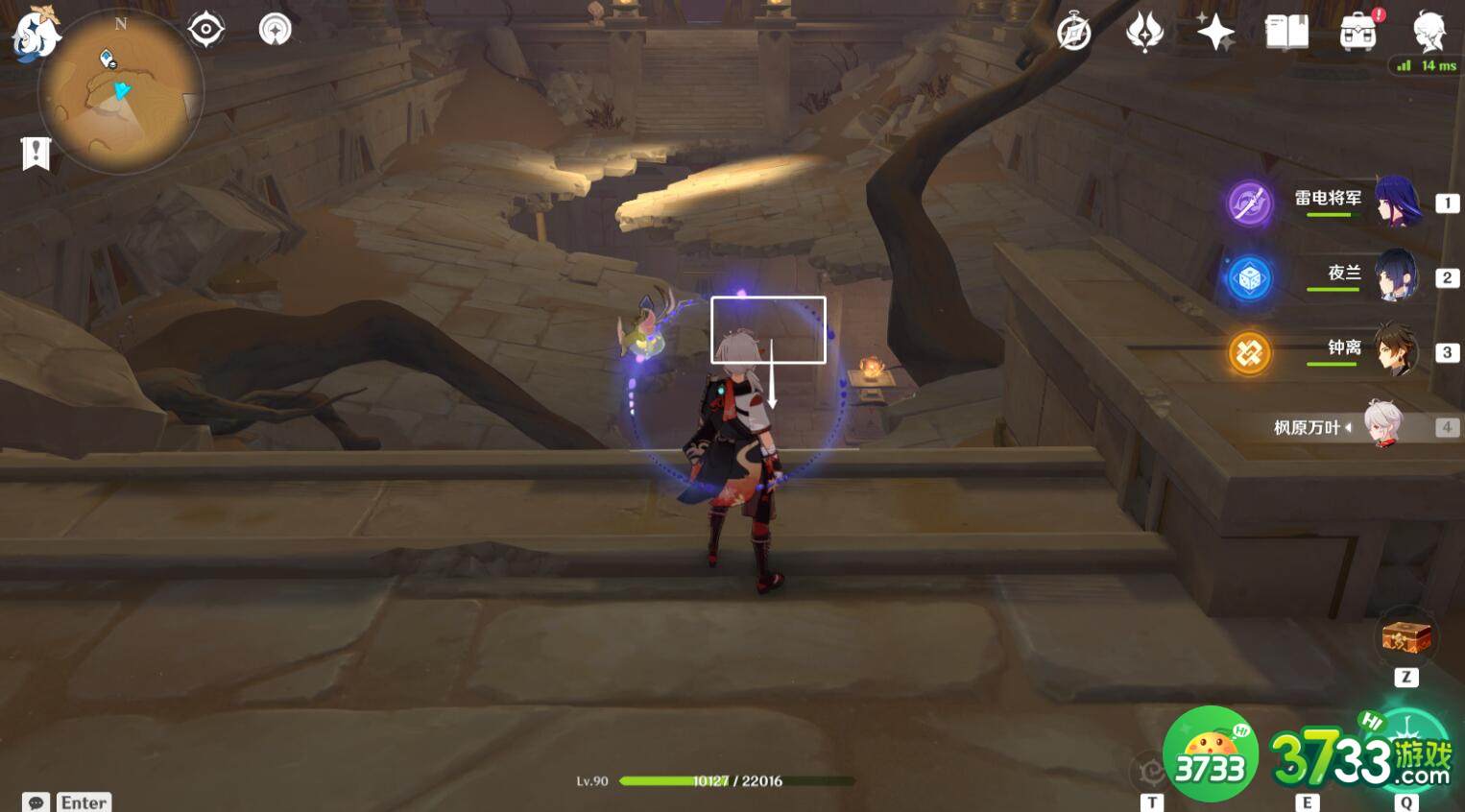
Task: Switch to party member 夜兰
Action: click(1396, 276)
